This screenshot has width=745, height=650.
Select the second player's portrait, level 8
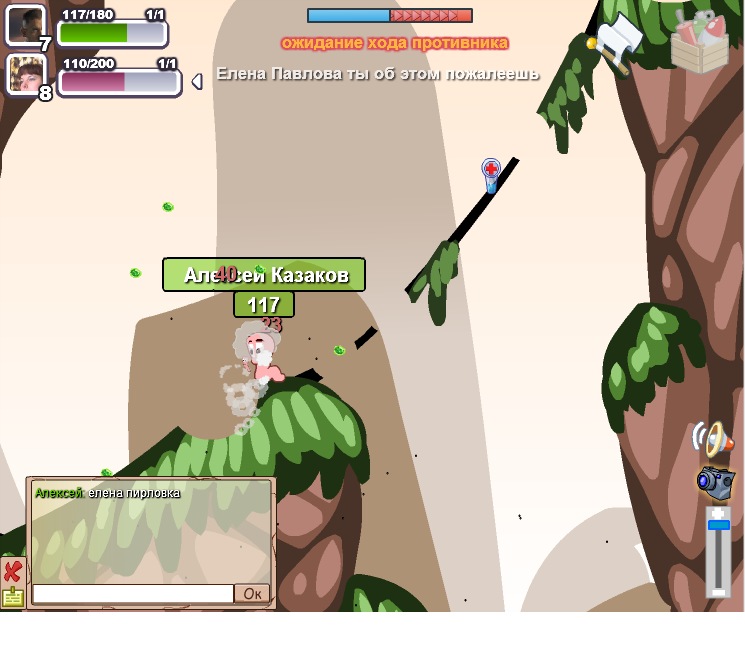[x=26, y=74]
